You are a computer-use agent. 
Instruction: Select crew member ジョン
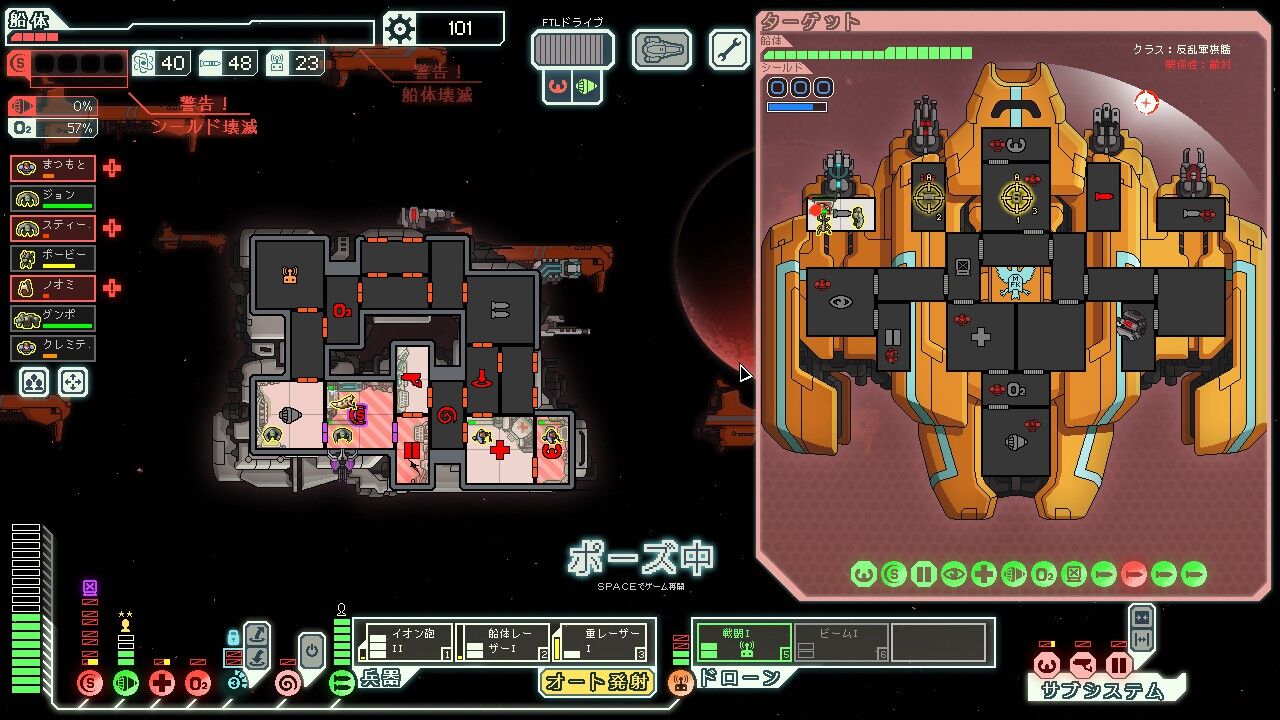(x=53, y=198)
